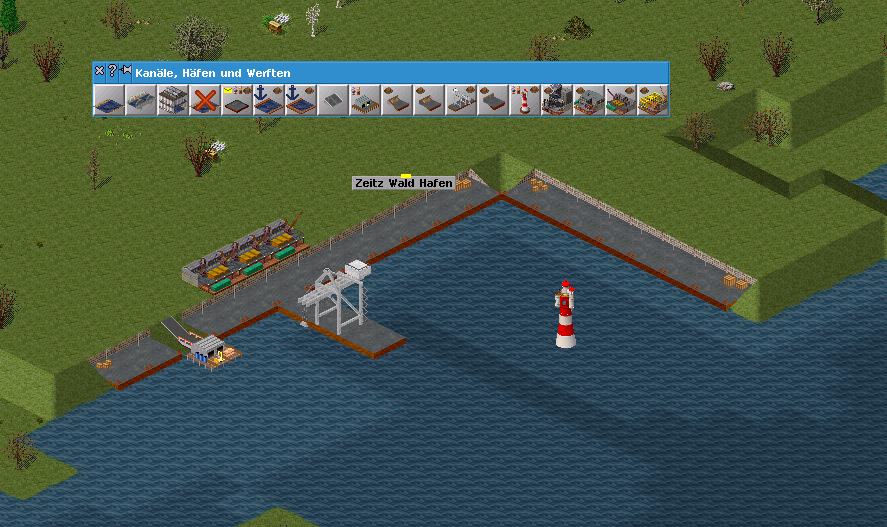The image size is (887, 527).
Task: Choose the white harbour crane piece
Action: coord(461,100)
